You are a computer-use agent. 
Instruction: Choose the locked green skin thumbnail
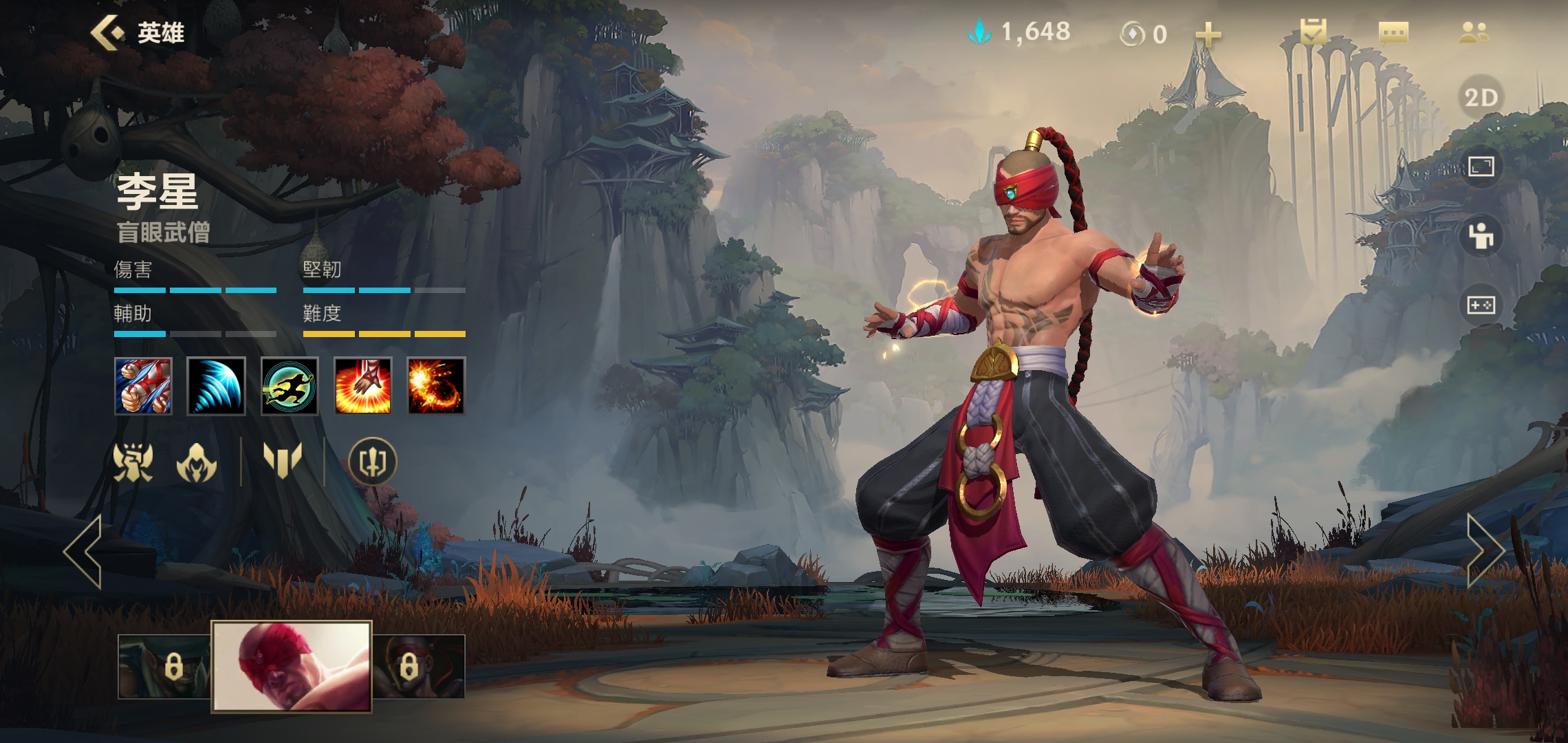coord(164,666)
